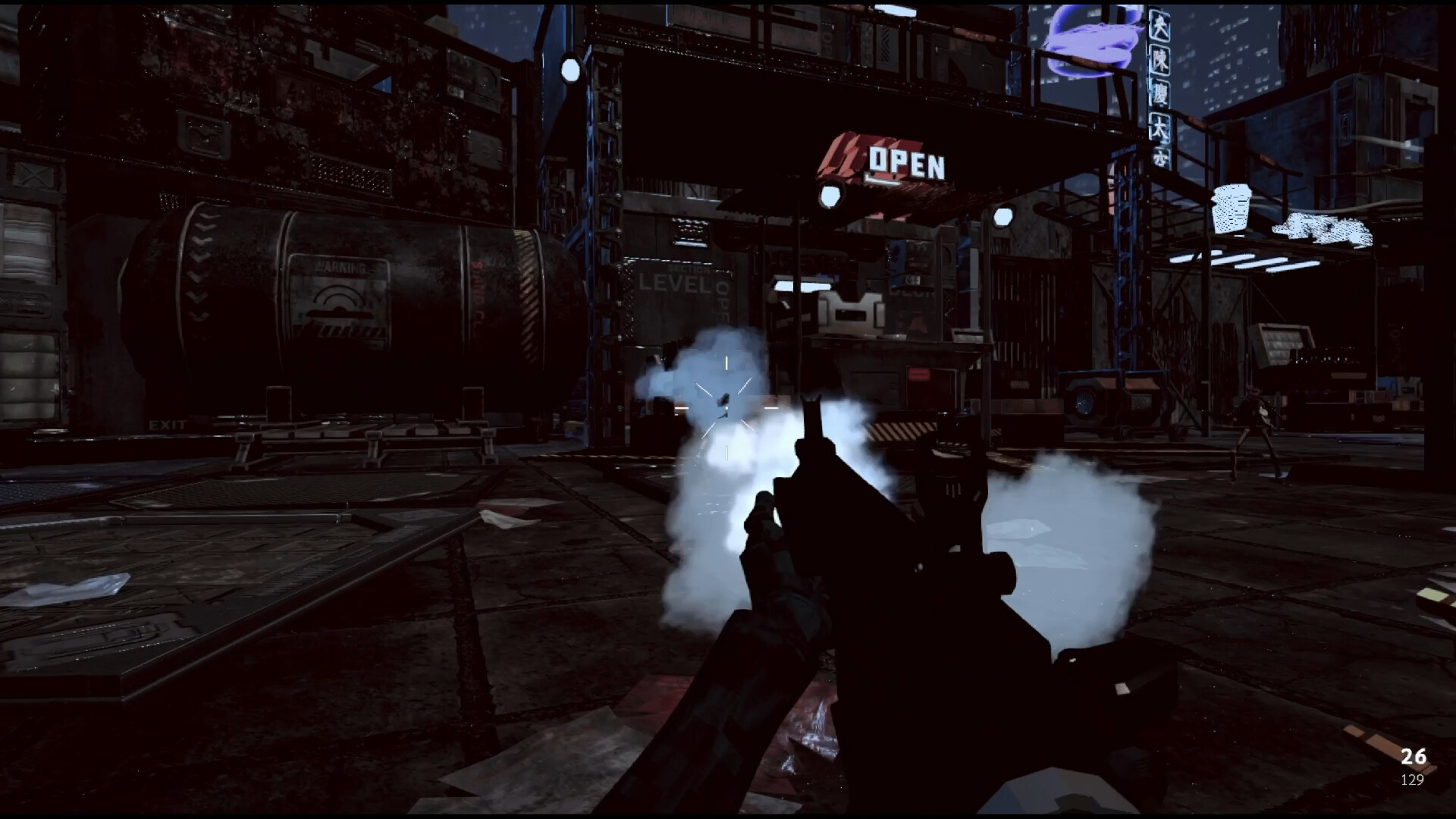Viewport: 1456px width, 819px height.
Task: Click the red hazard sticker on the machine
Action: tap(919, 373)
